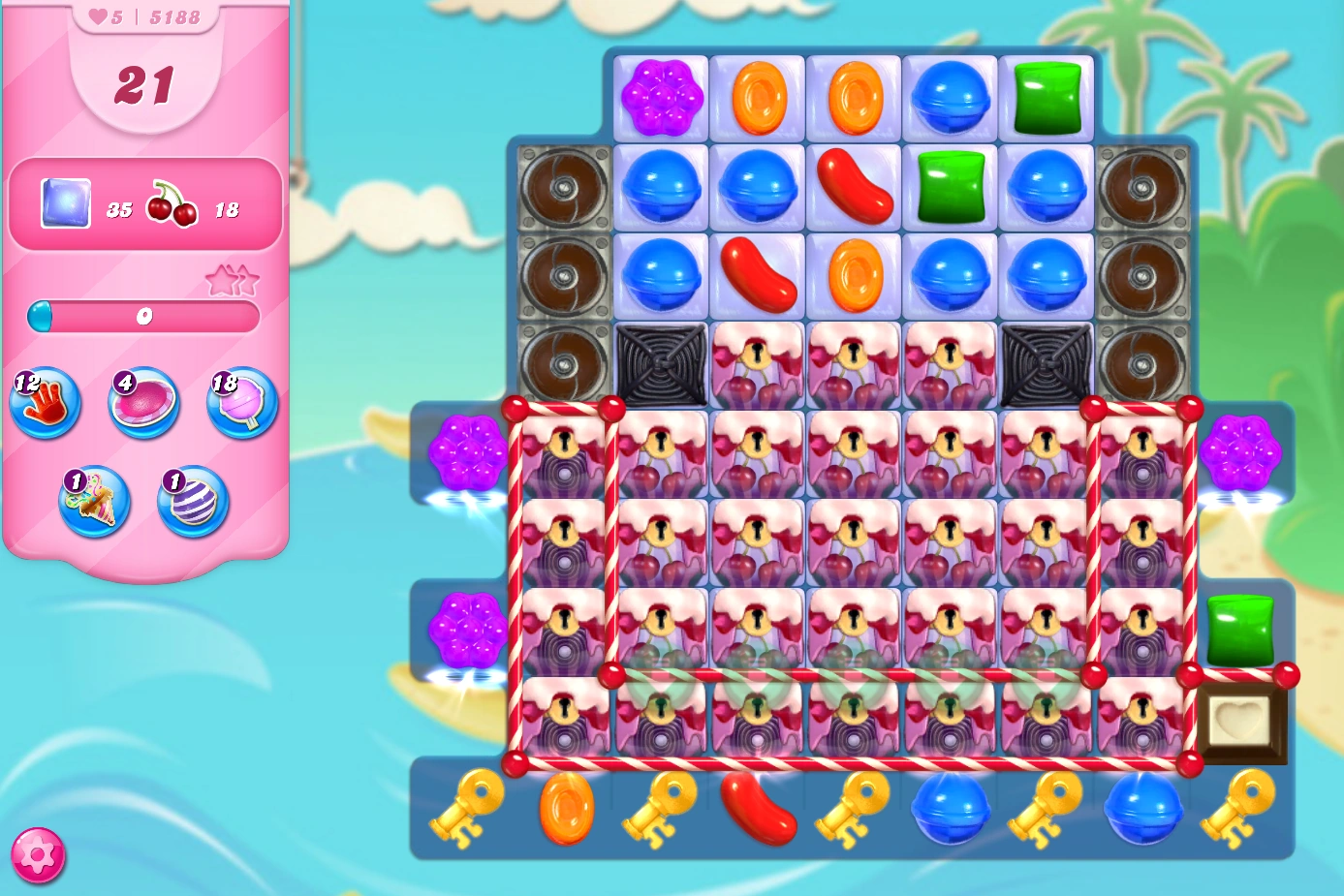Select the striped candy ball booster

192,502
